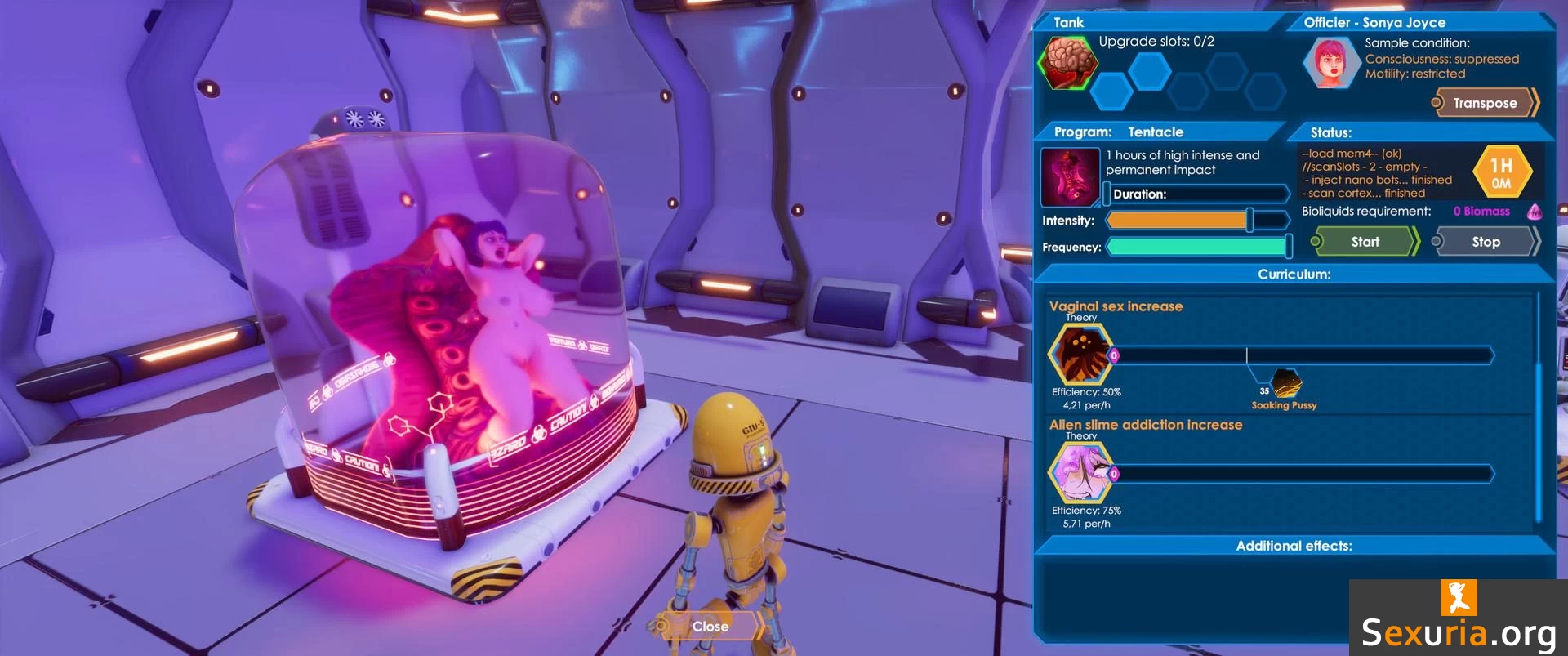Open Officer Sonya Joyce's portrait
The height and width of the screenshot is (656, 1568).
(1331, 63)
